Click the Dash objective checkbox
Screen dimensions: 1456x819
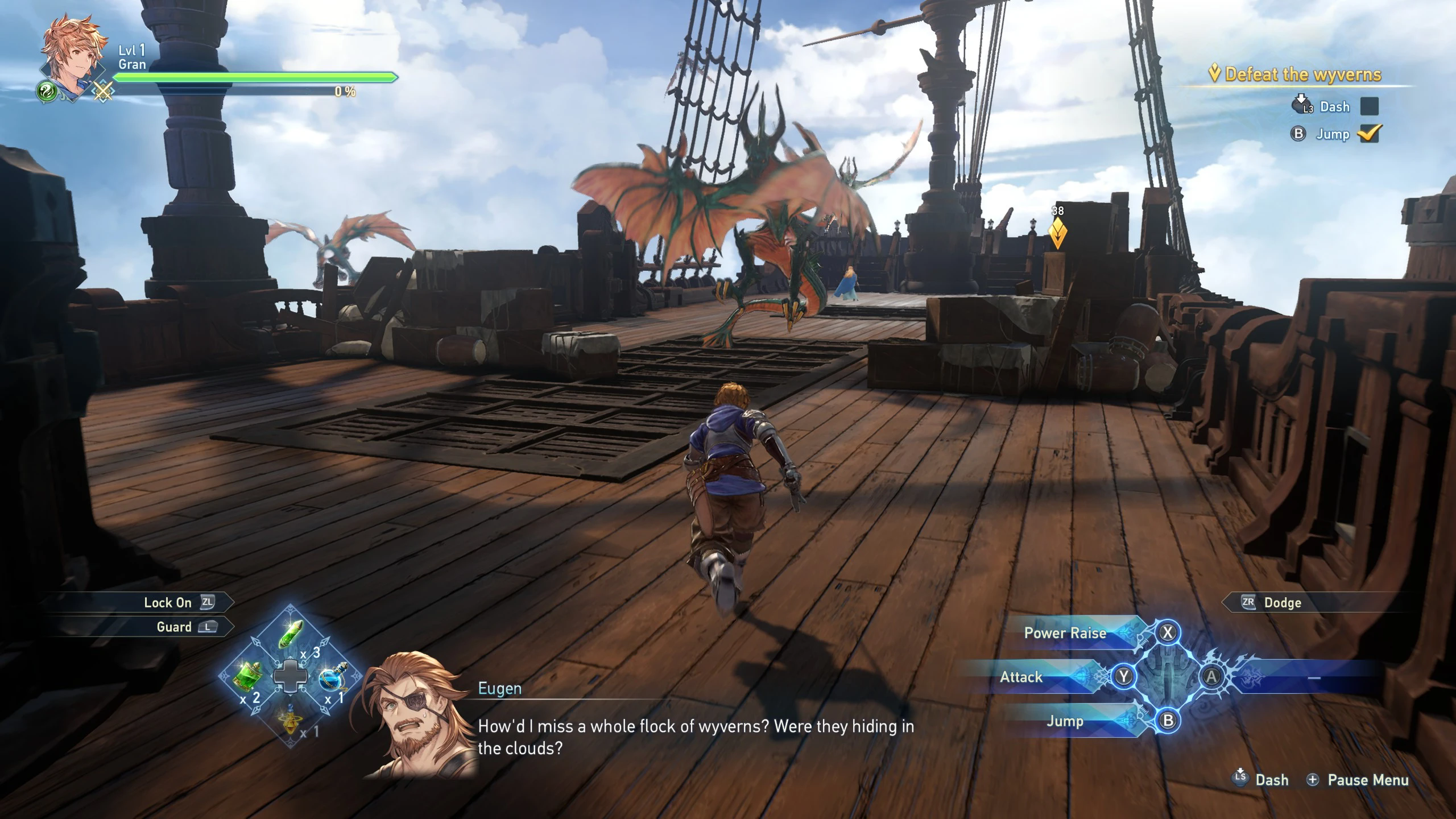coord(1369,106)
